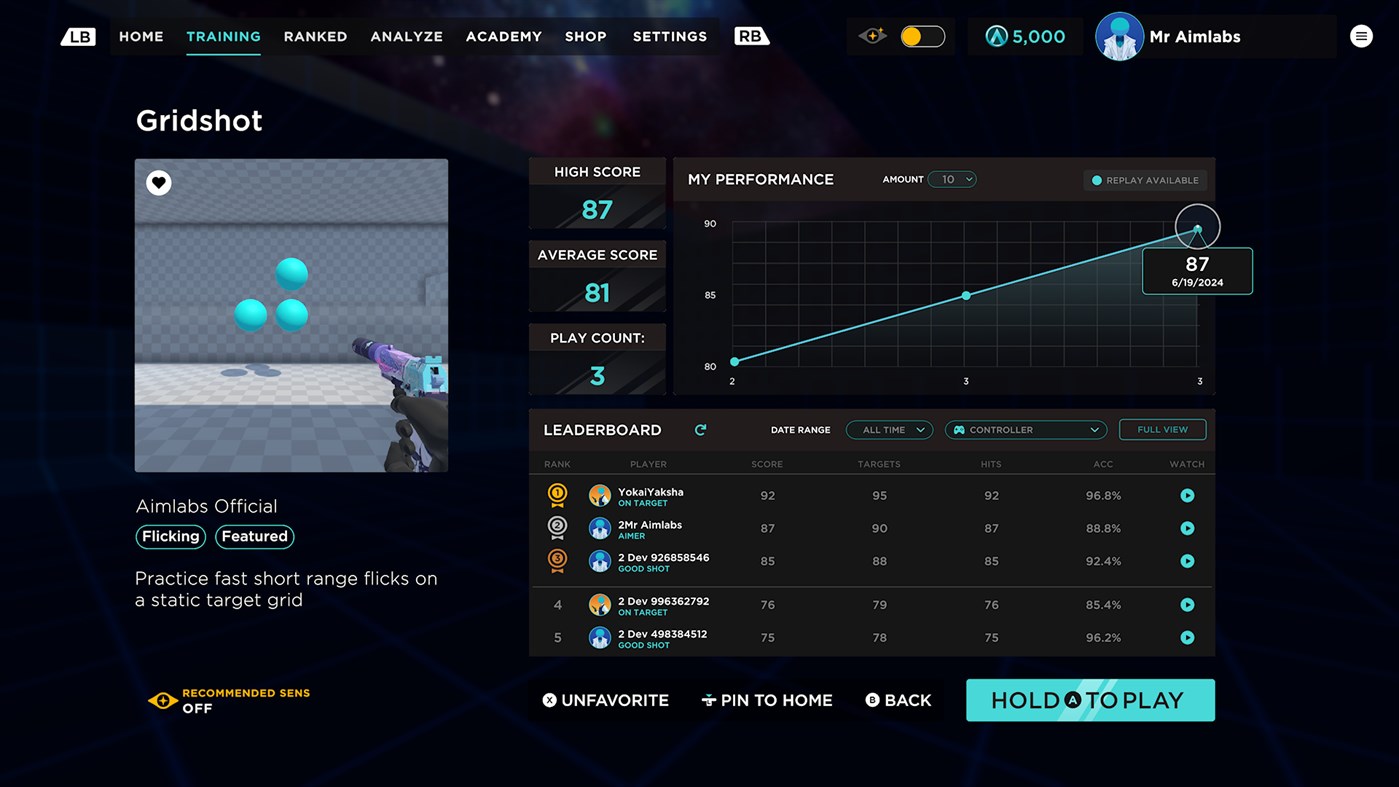Click the Gridshot preview thumbnail
This screenshot has width=1399, height=787.
[x=291, y=315]
